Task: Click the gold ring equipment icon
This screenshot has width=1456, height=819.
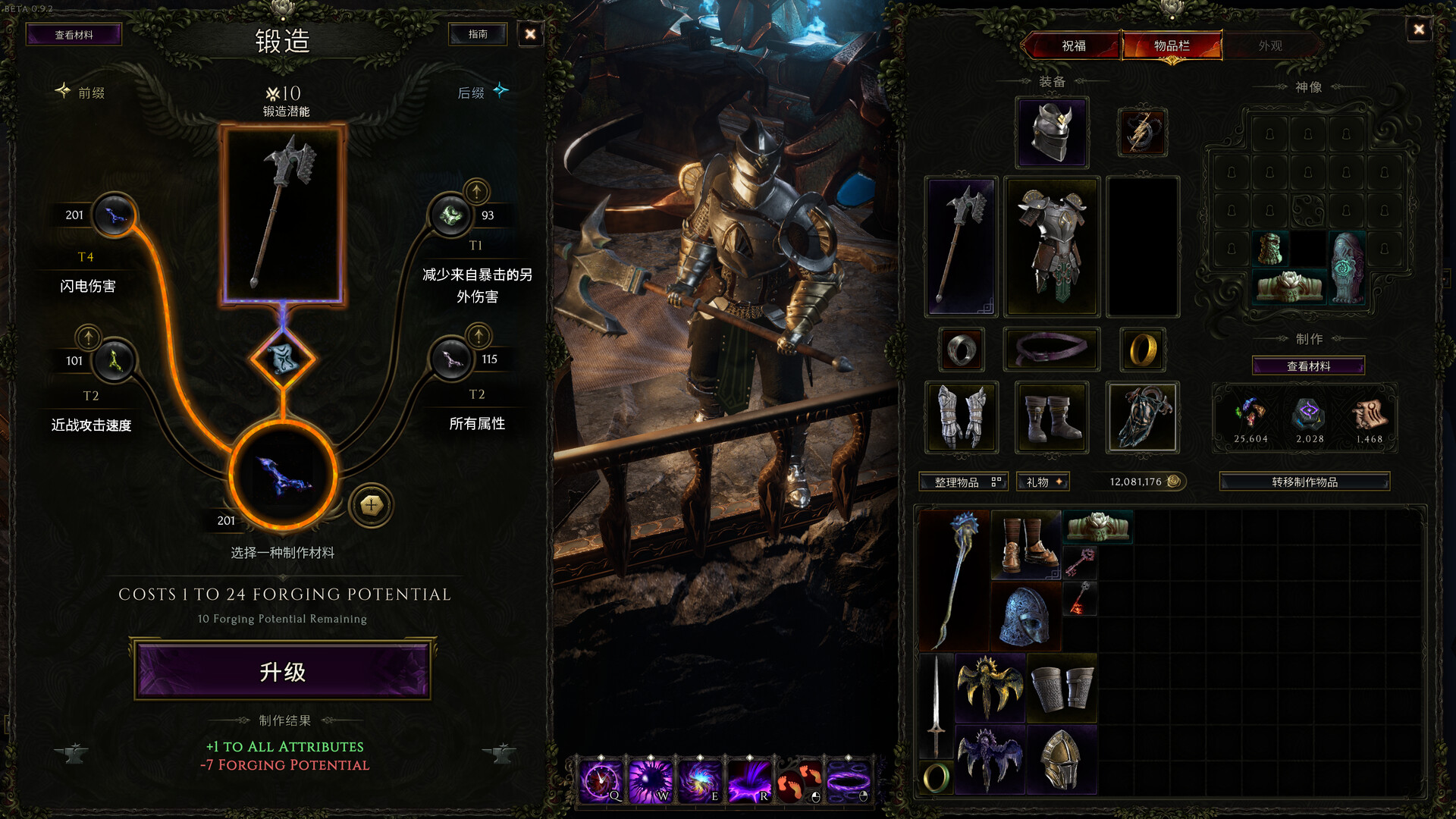Action: point(1143,349)
